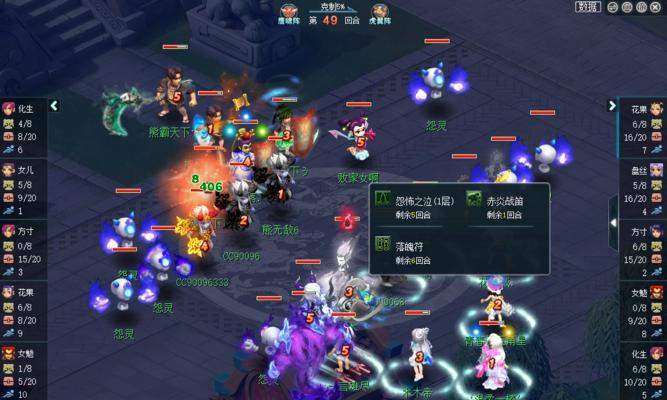667x400 pixels.
Task: Collapse the left team panel arrow
Action: point(54,105)
